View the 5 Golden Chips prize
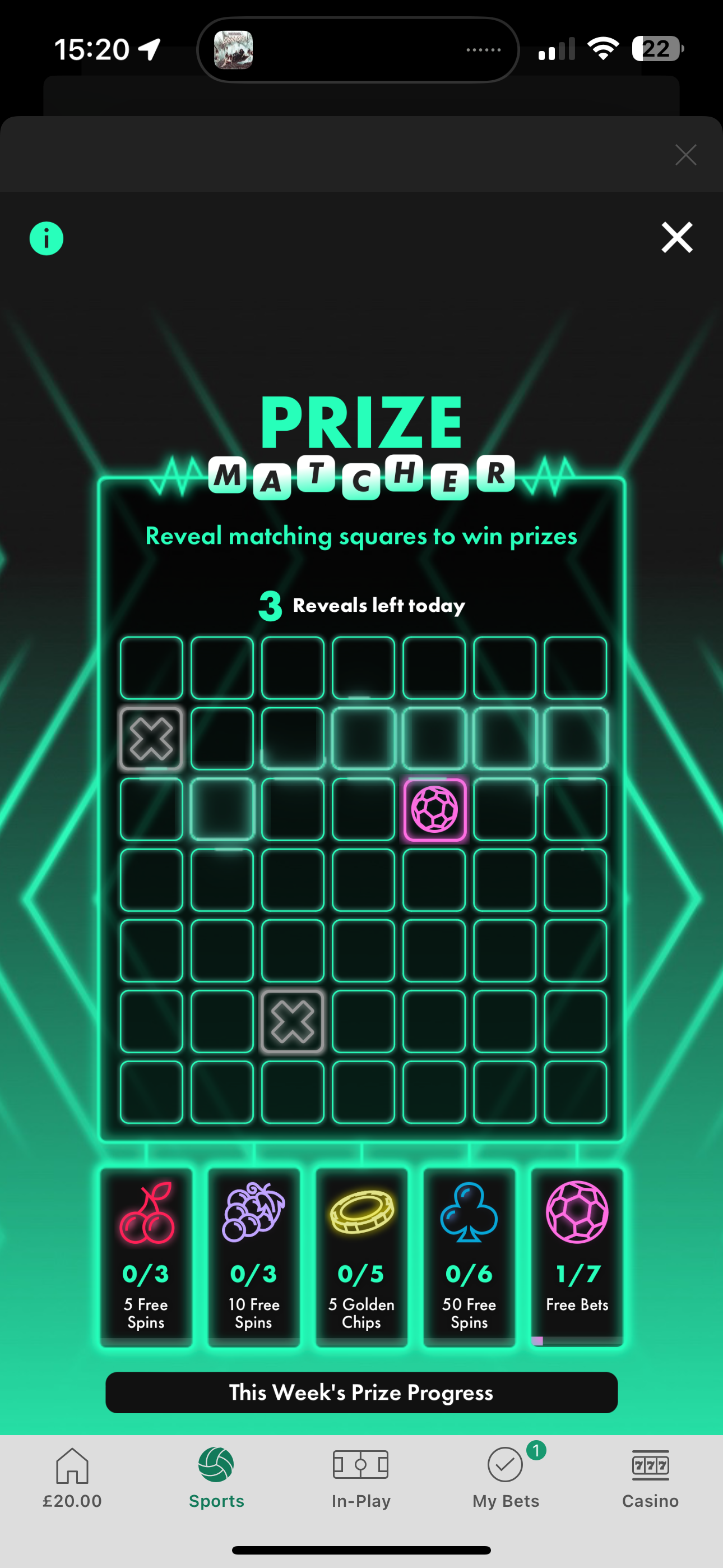The width and height of the screenshot is (723, 1568). point(361,1256)
